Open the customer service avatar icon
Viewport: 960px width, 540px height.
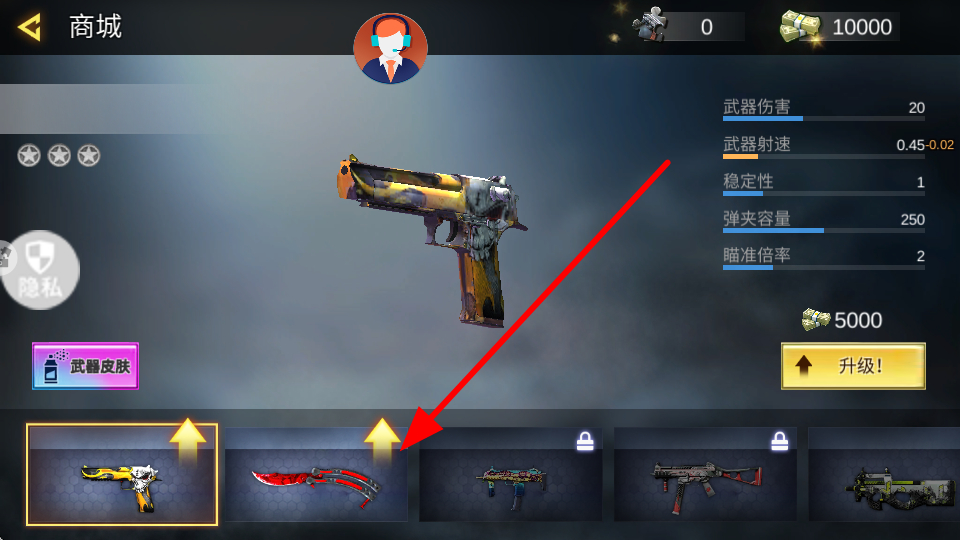pyautogui.click(x=390, y=48)
